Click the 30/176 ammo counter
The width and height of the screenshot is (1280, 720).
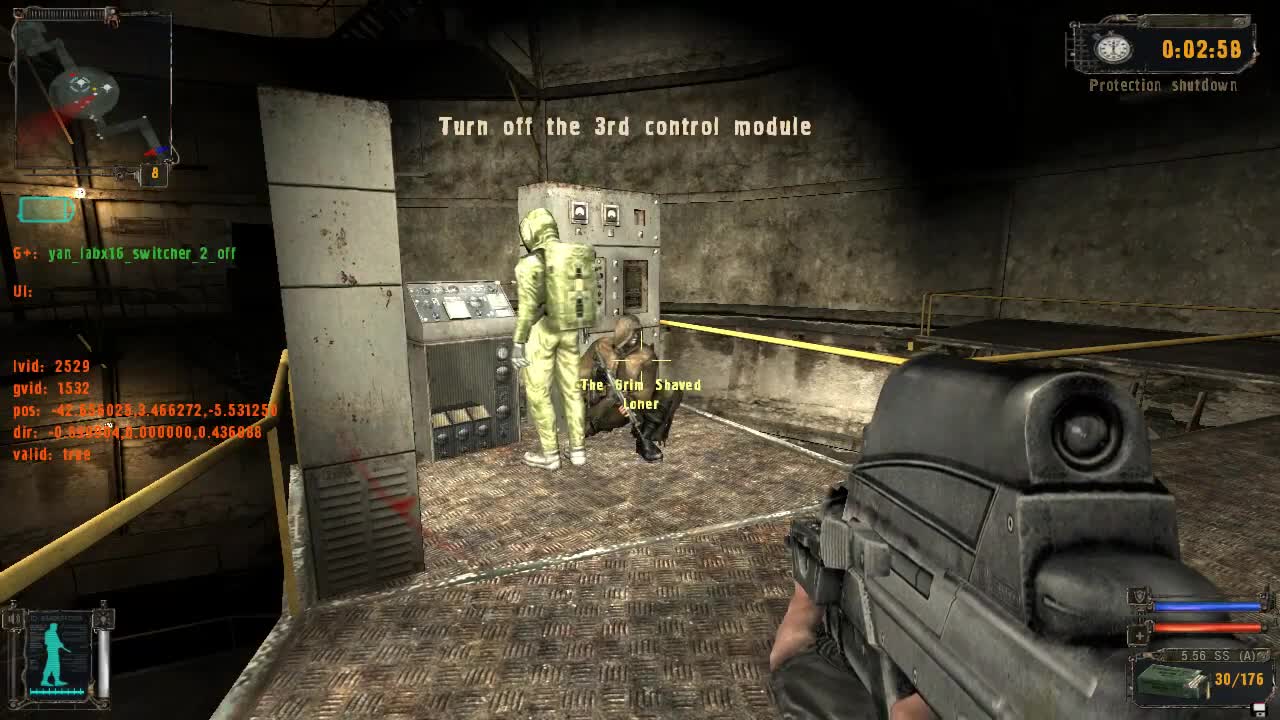(1238, 680)
